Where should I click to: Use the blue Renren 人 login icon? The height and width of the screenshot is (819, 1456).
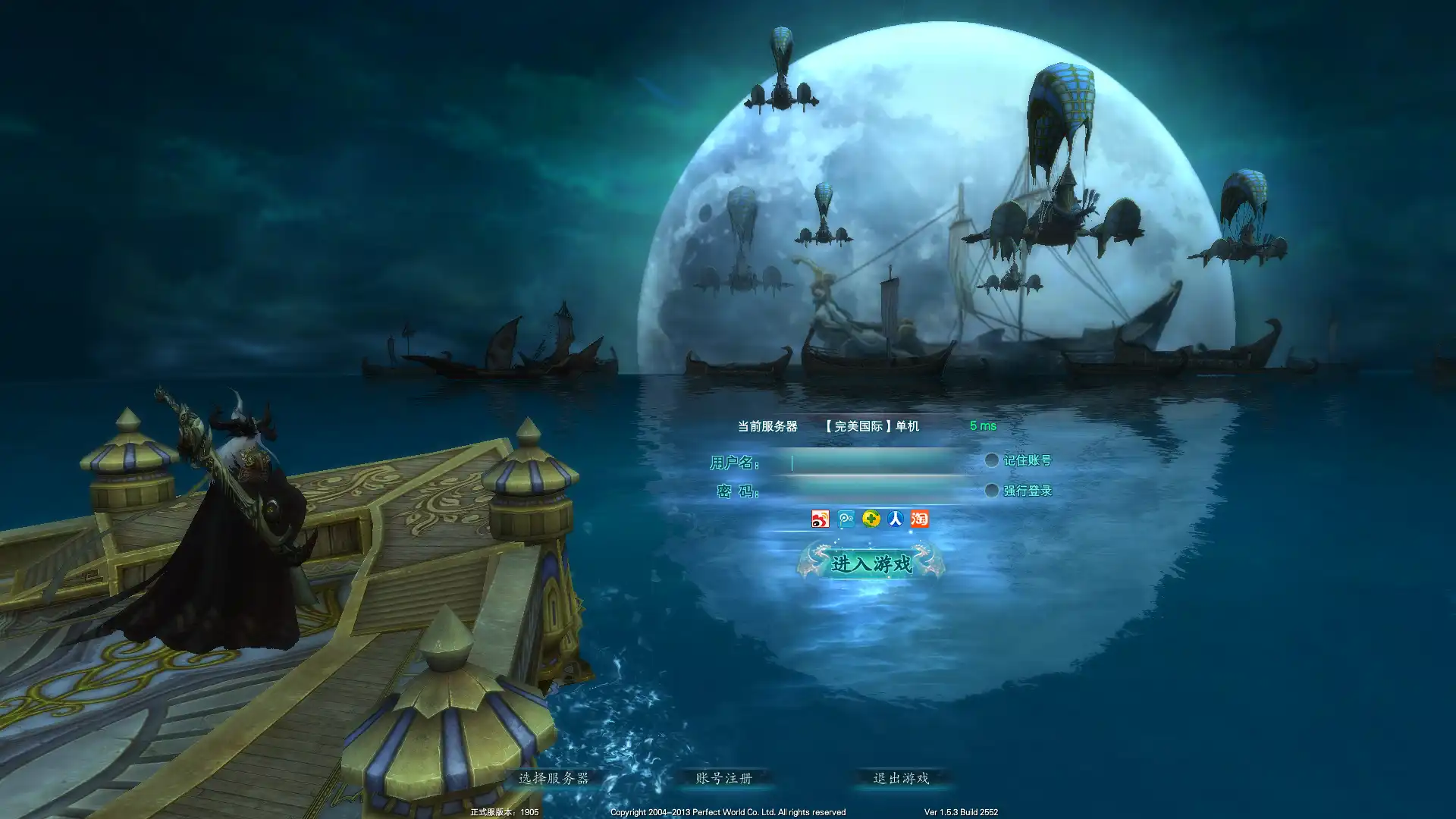tap(896, 519)
